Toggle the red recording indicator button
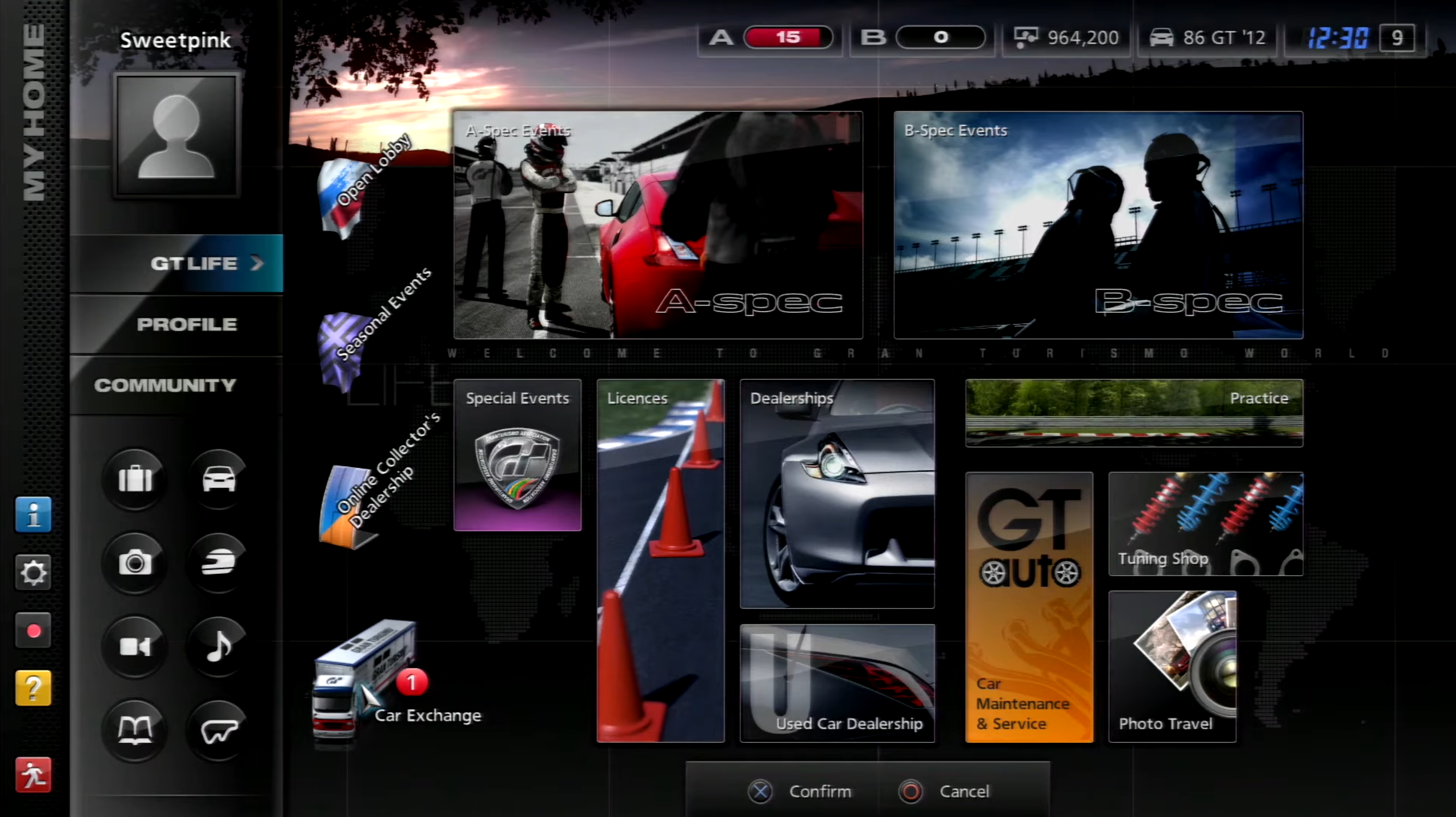This screenshot has height=817, width=1456. pos(33,630)
